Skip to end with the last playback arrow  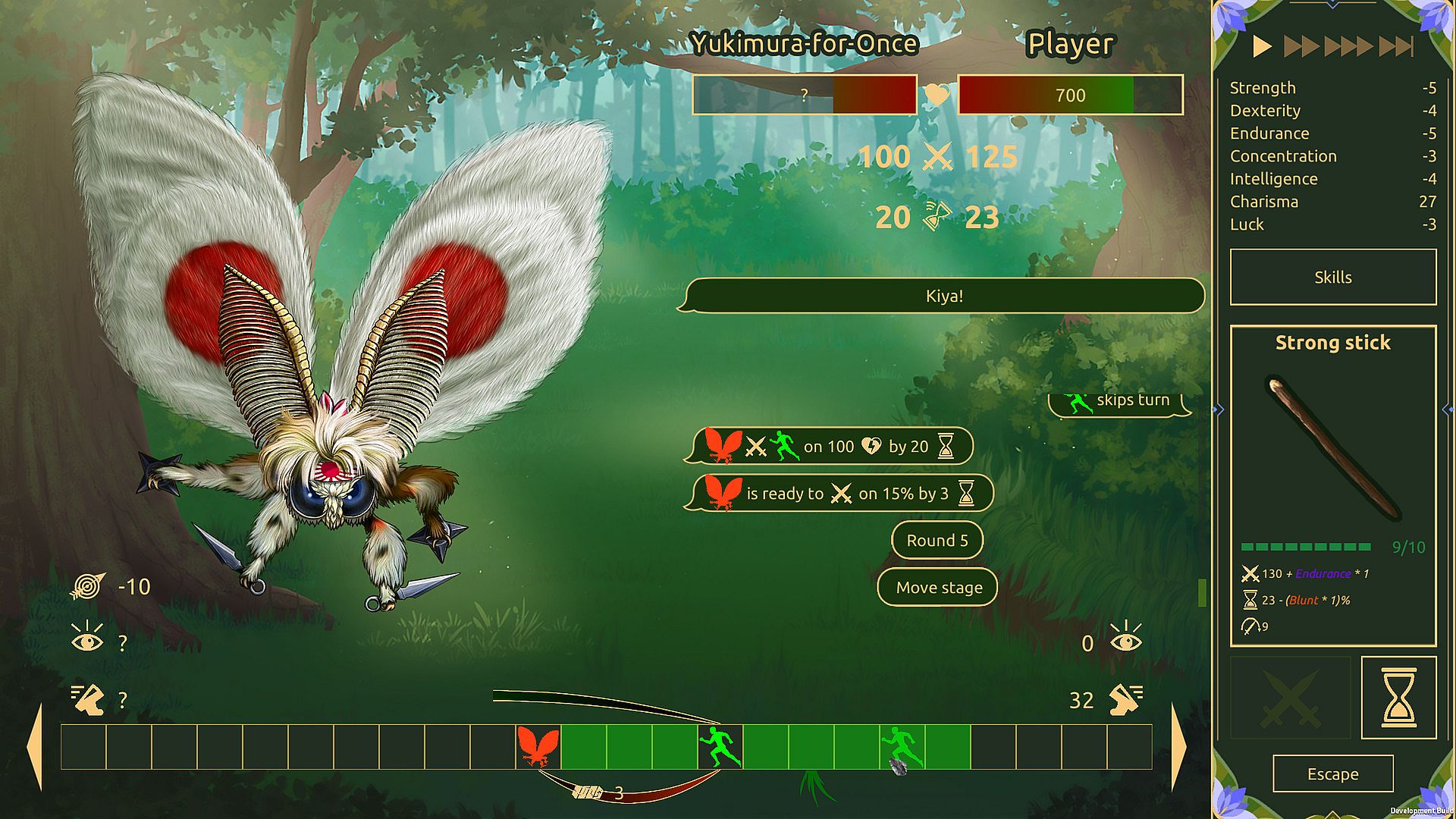tap(1397, 47)
